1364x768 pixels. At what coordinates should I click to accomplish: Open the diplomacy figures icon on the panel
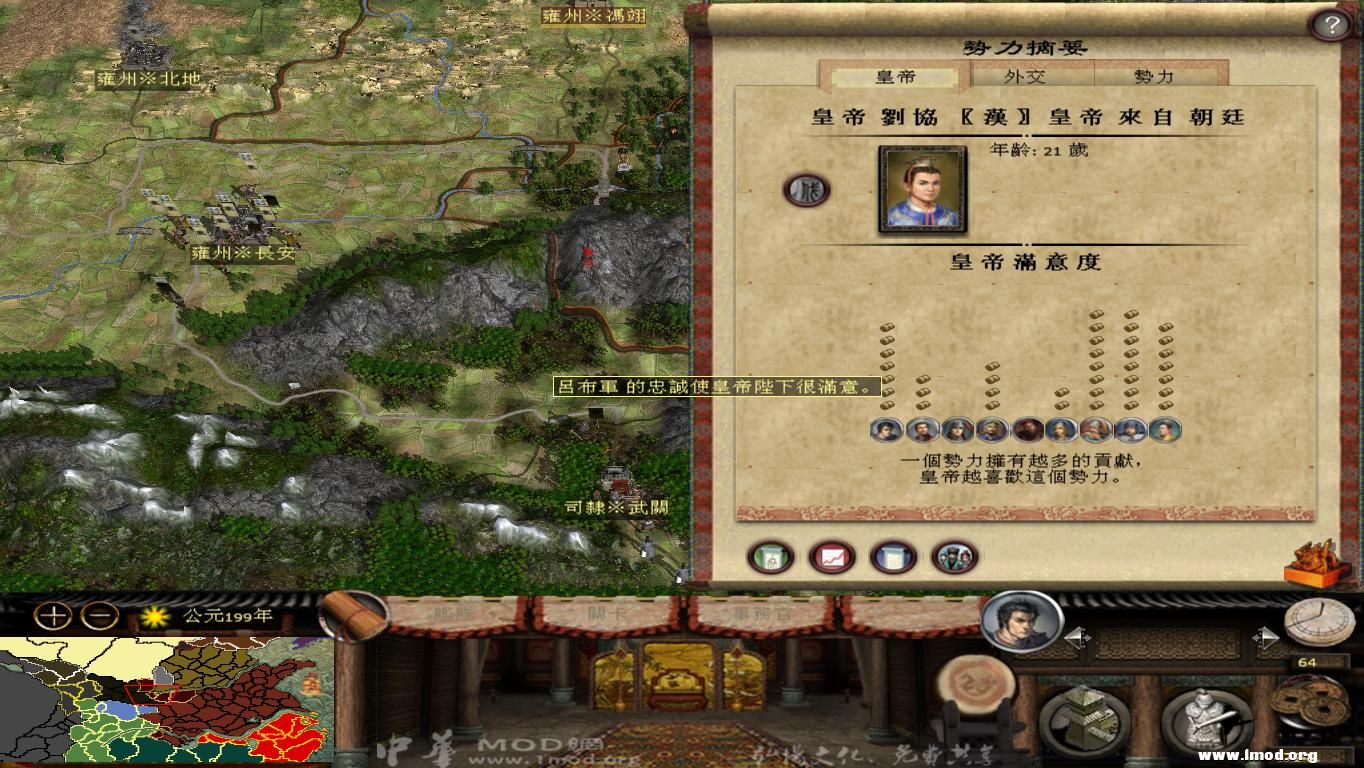pos(953,557)
